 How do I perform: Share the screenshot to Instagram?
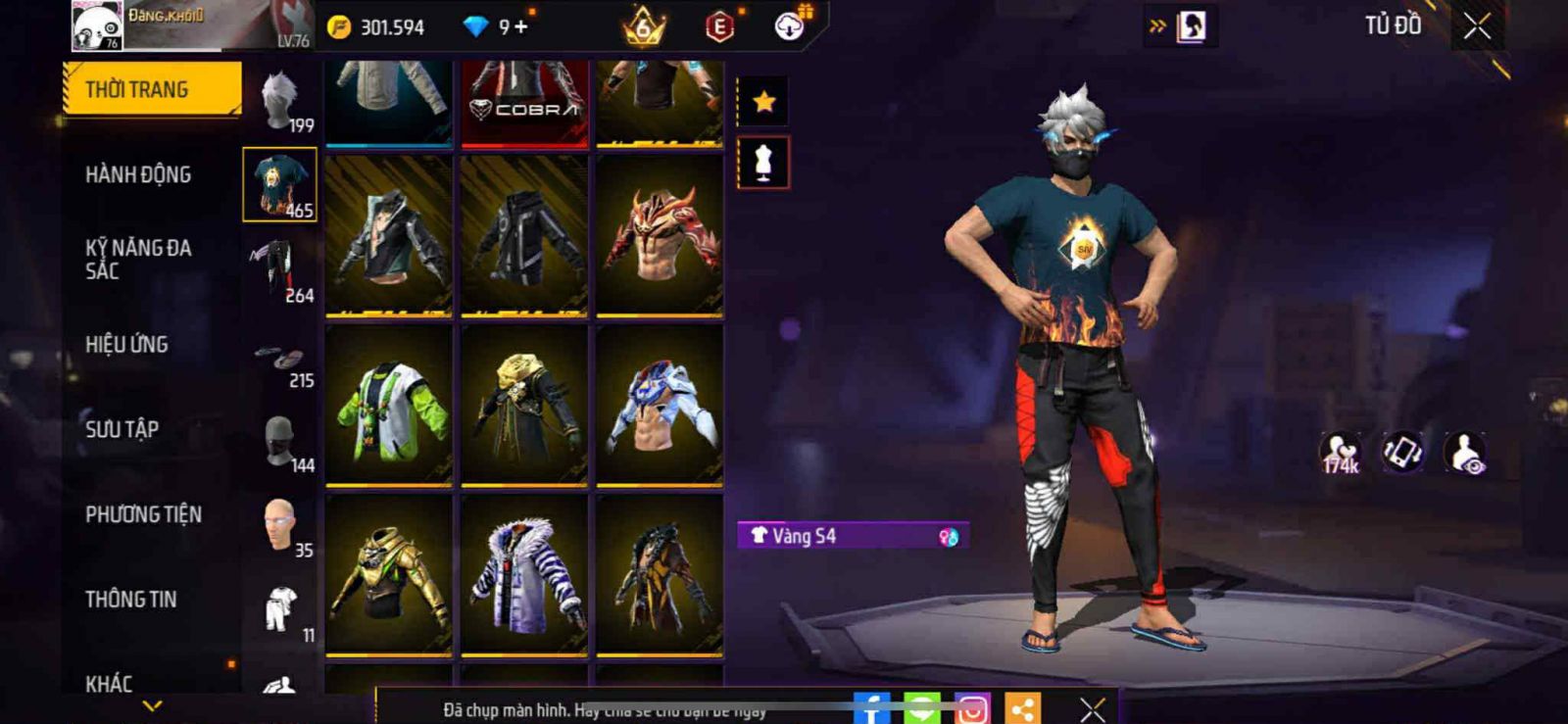(x=972, y=708)
